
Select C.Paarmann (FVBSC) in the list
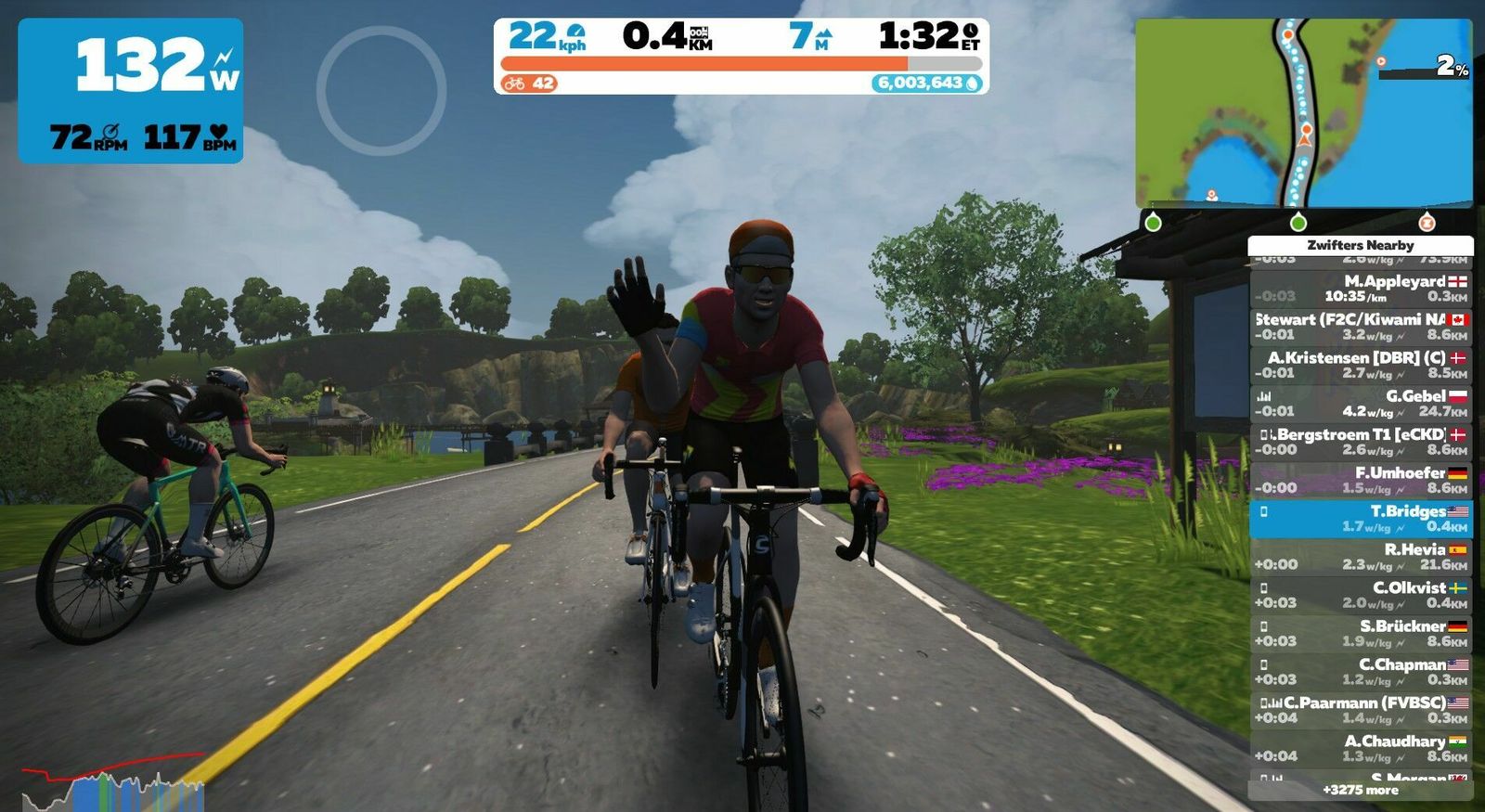click(1360, 710)
